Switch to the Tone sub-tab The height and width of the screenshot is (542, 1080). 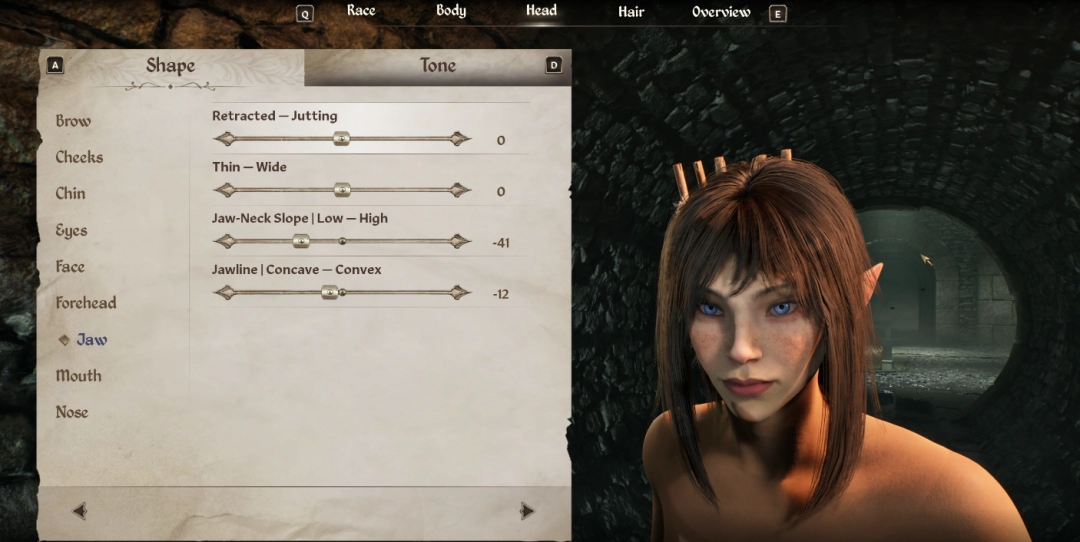[x=437, y=66]
